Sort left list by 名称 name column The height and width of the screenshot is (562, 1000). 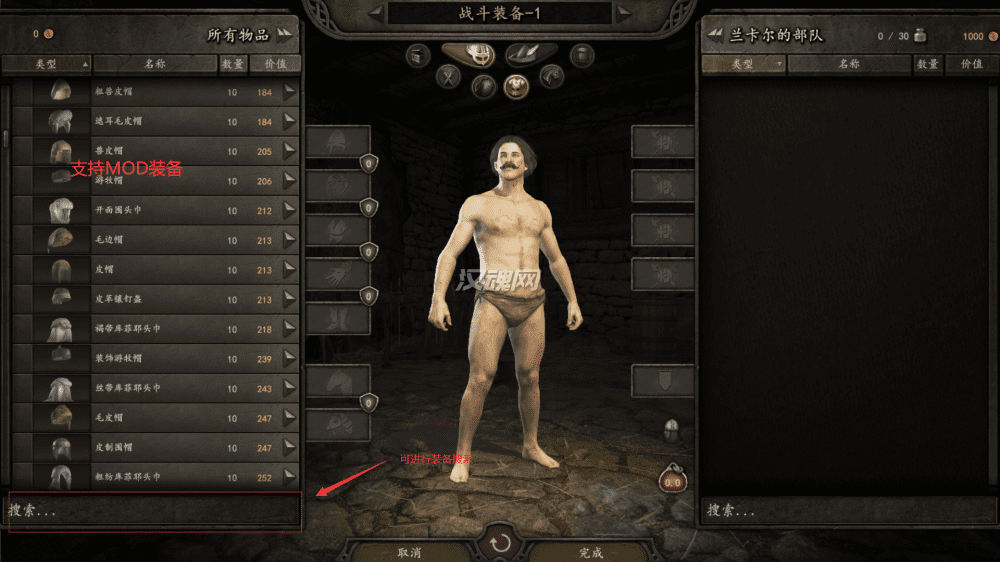point(154,64)
